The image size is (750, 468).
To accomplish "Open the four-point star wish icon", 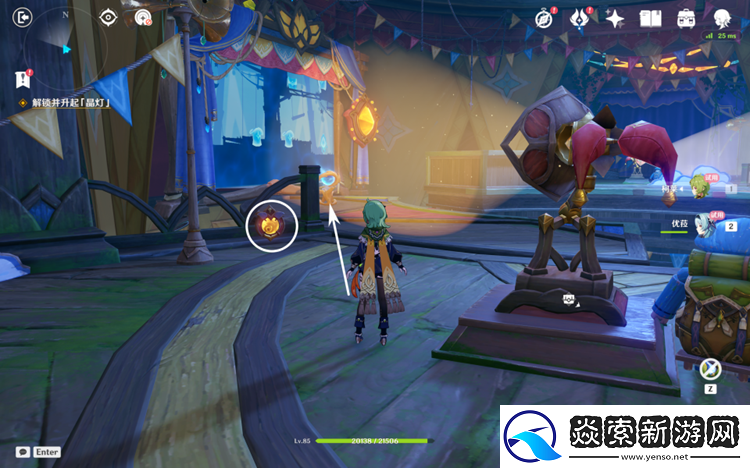I will [615, 18].
